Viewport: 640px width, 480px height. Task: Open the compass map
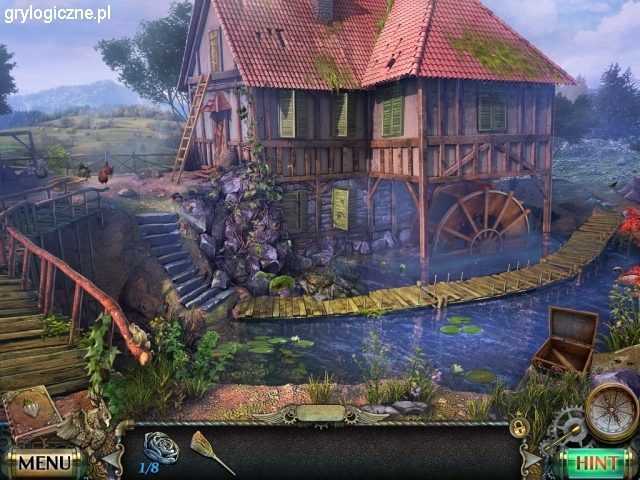[x=610, y=410]
